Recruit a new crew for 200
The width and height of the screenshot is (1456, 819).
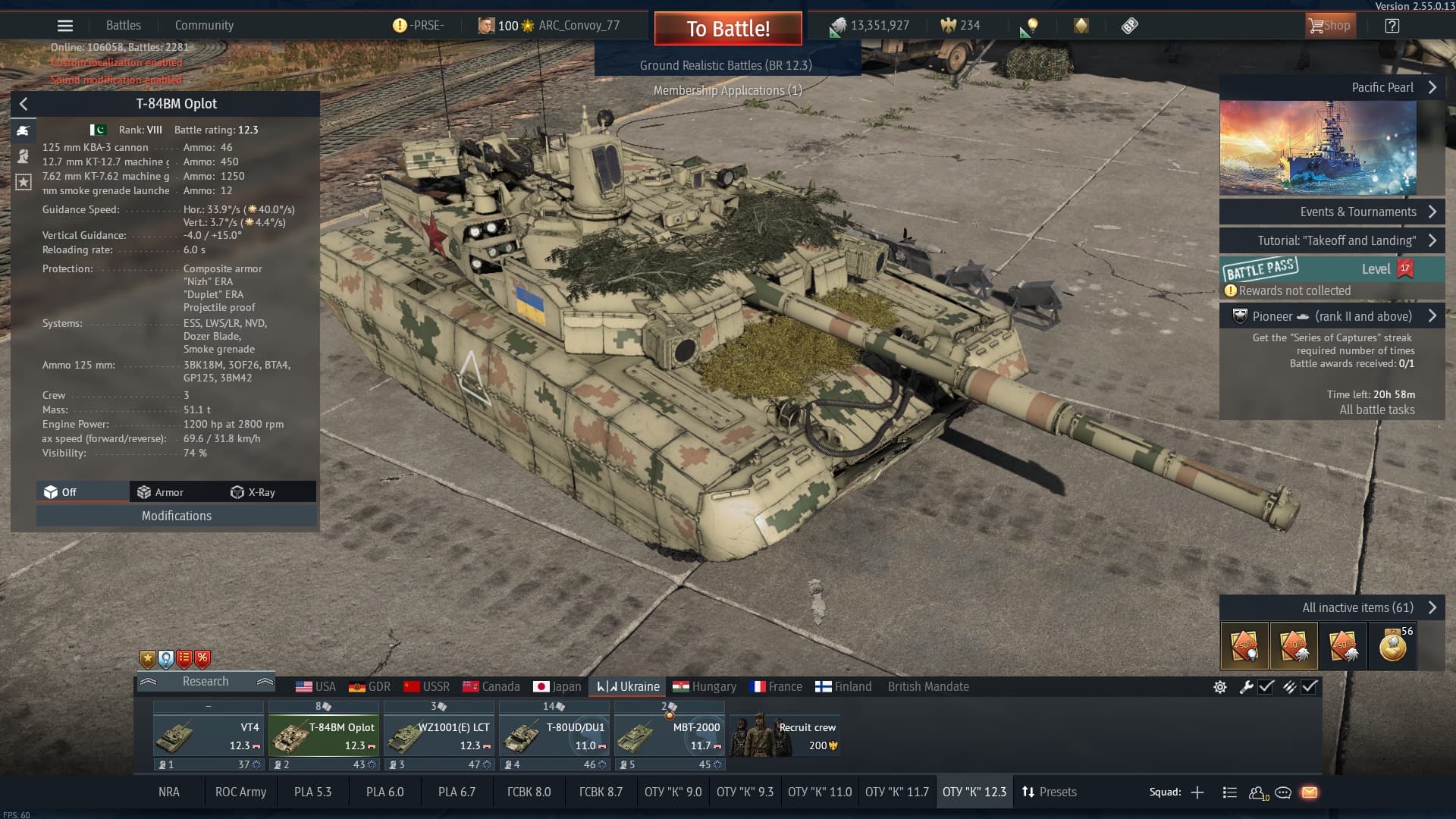coord(785,736)
